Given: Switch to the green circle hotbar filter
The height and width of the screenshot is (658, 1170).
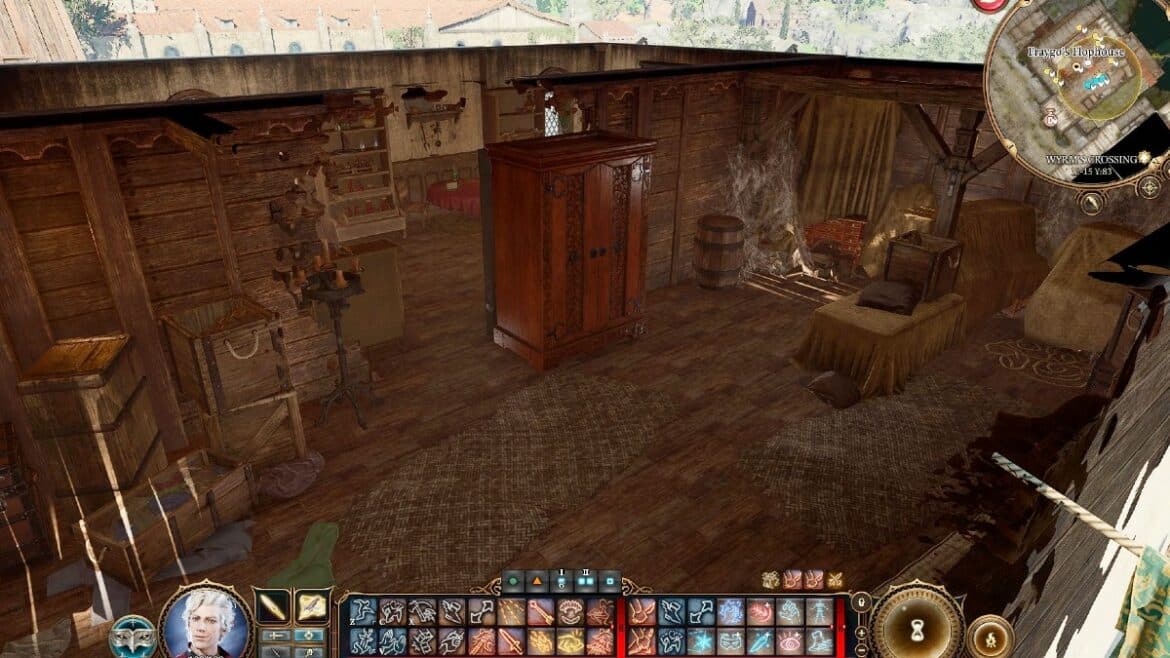Looking at the screenshot, I should click(x=514, y=580).
